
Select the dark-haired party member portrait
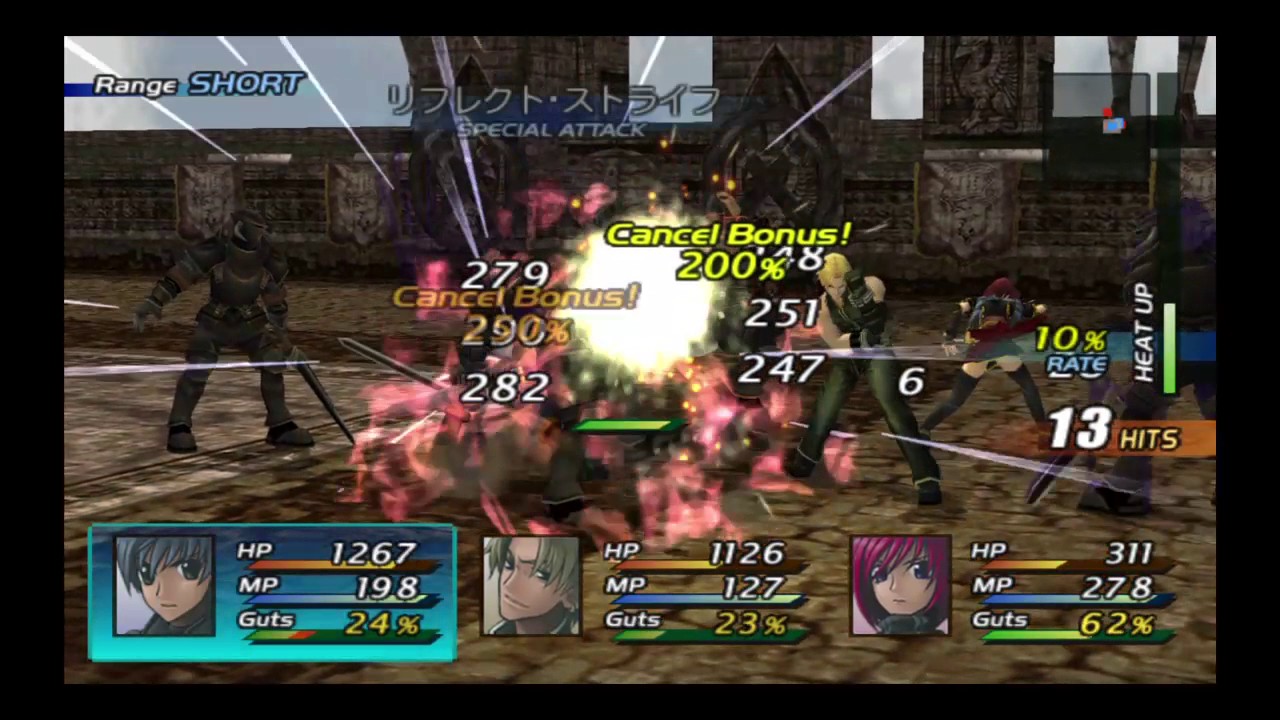click(164, 585)
